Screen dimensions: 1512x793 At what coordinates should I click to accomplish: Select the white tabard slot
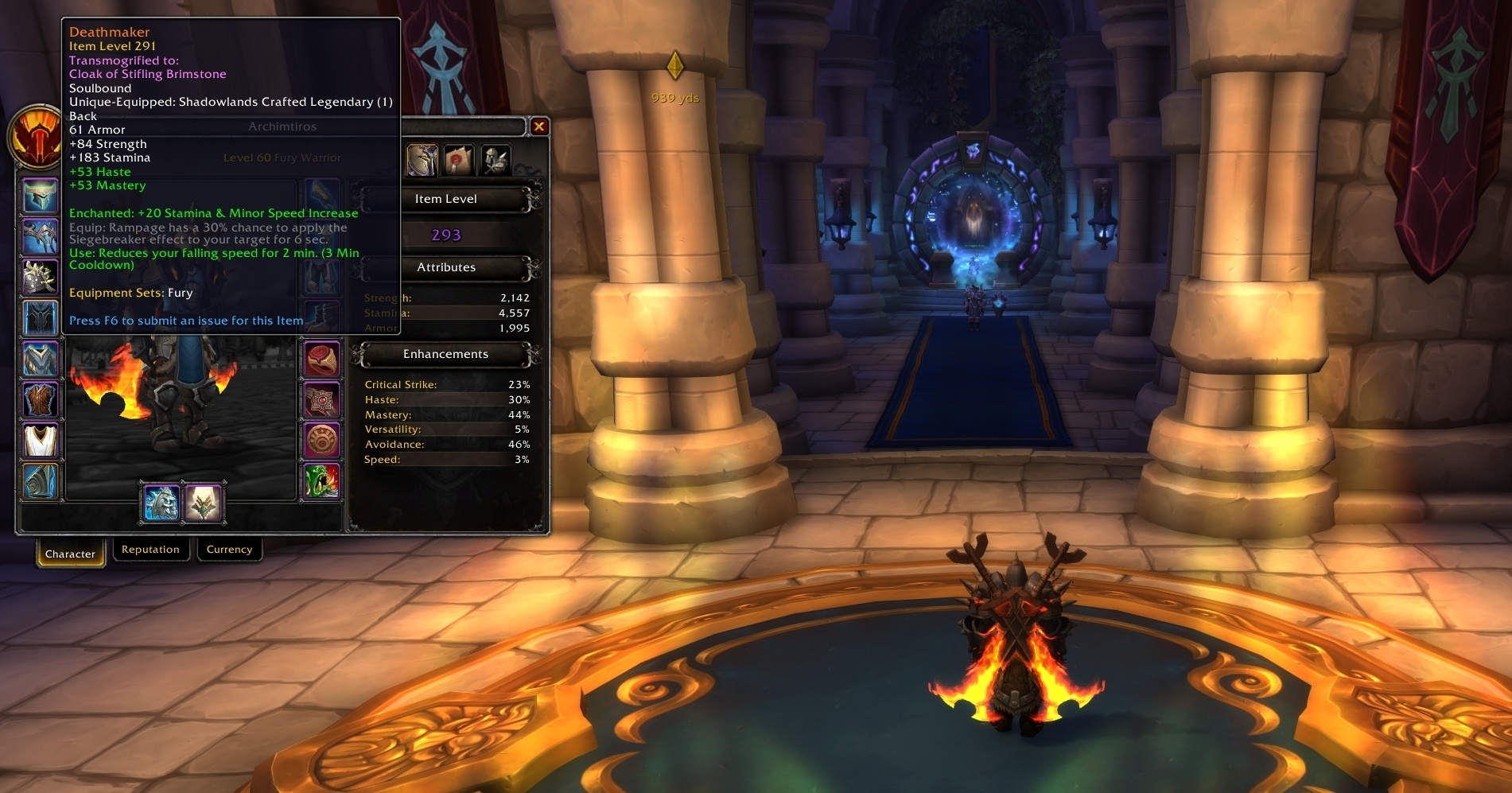point(40,440)
